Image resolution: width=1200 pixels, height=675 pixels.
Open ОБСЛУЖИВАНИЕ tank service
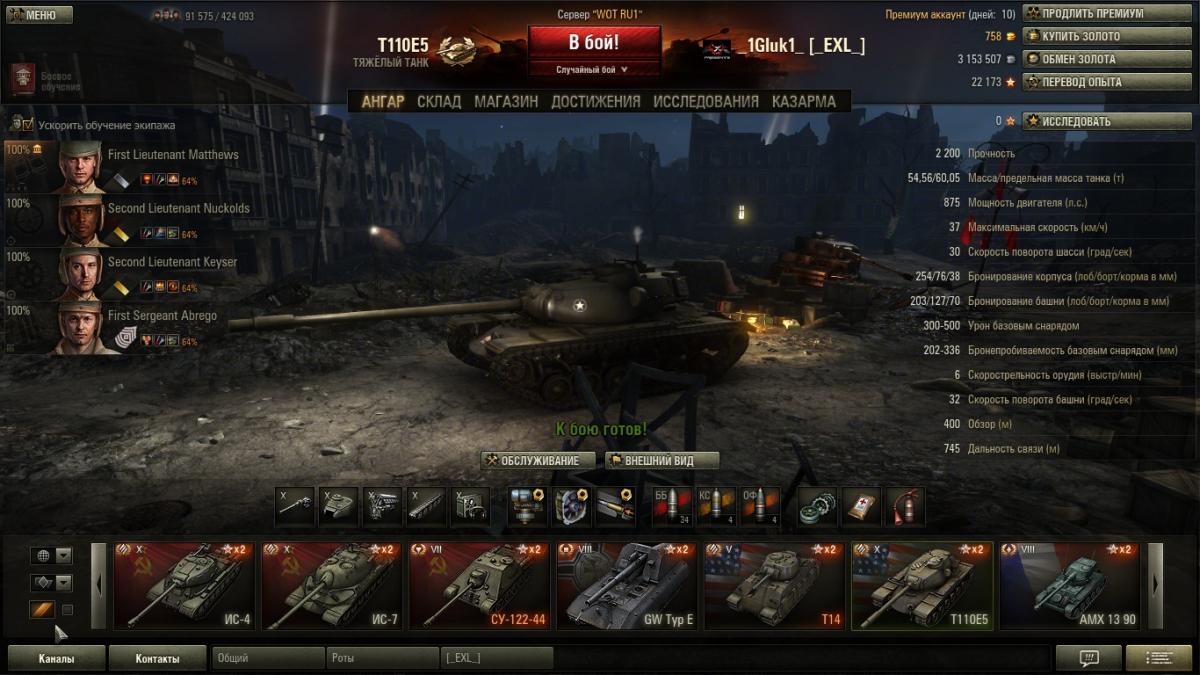point(538,461)
